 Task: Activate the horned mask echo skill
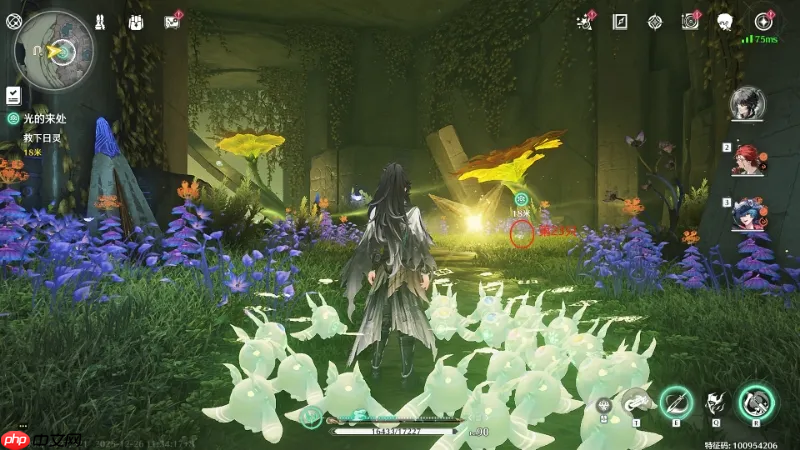tap(715, 403)
